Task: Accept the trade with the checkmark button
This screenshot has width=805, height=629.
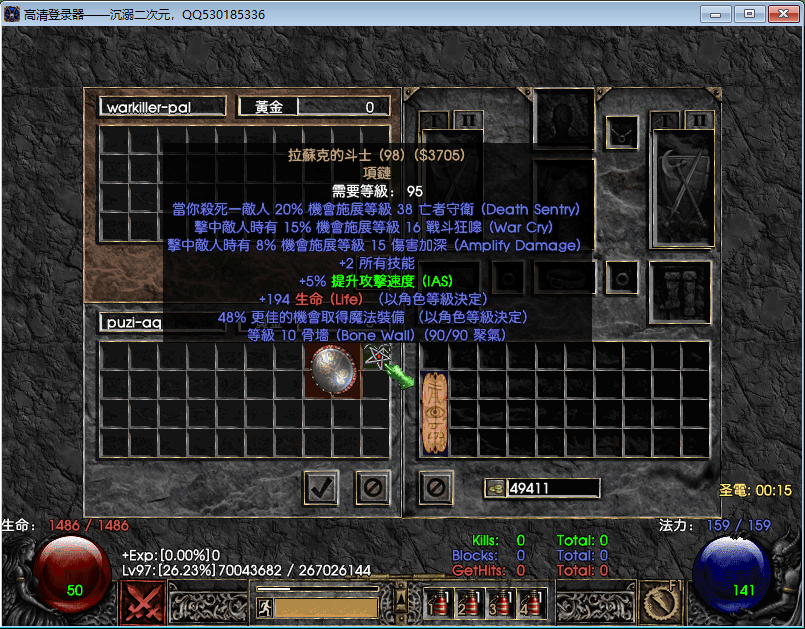Action: point(320,488)
